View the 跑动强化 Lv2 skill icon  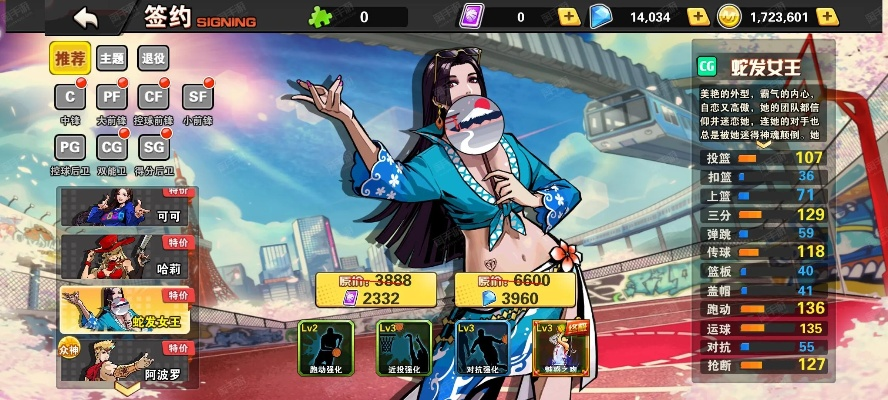pyautogui.click(x=326, y=346)
